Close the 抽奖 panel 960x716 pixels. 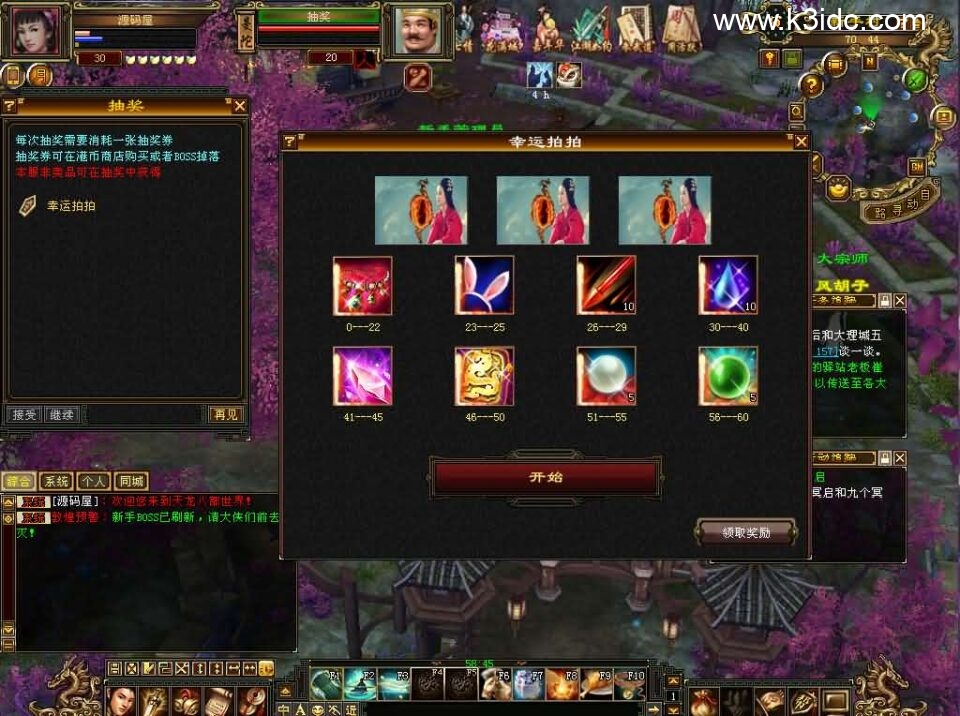coord(240,105)
